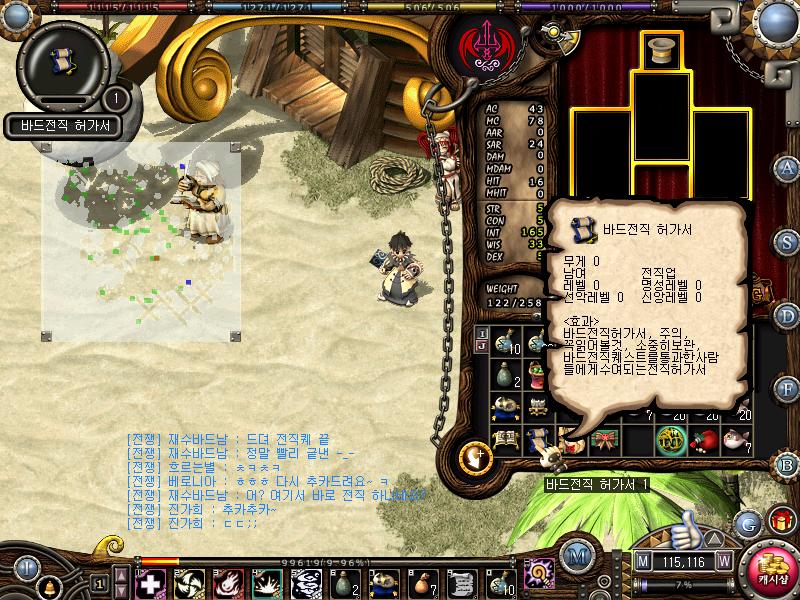The image size is (800, 600).
Task: Select the round A gear button
Action: [788, 167]
